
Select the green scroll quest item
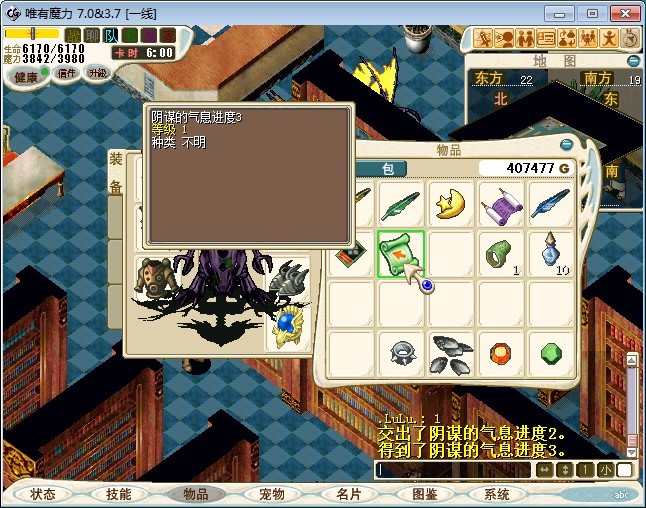click(402, 254)
